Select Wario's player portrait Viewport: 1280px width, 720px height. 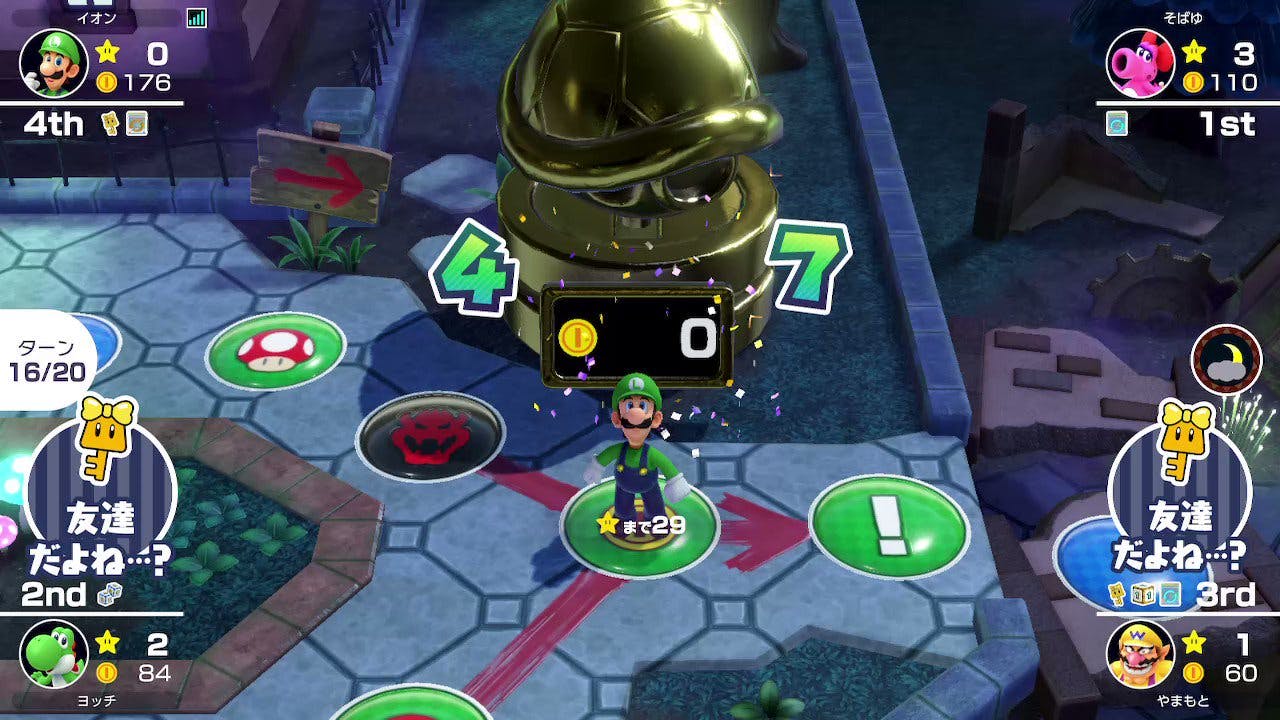point(1140,654)
